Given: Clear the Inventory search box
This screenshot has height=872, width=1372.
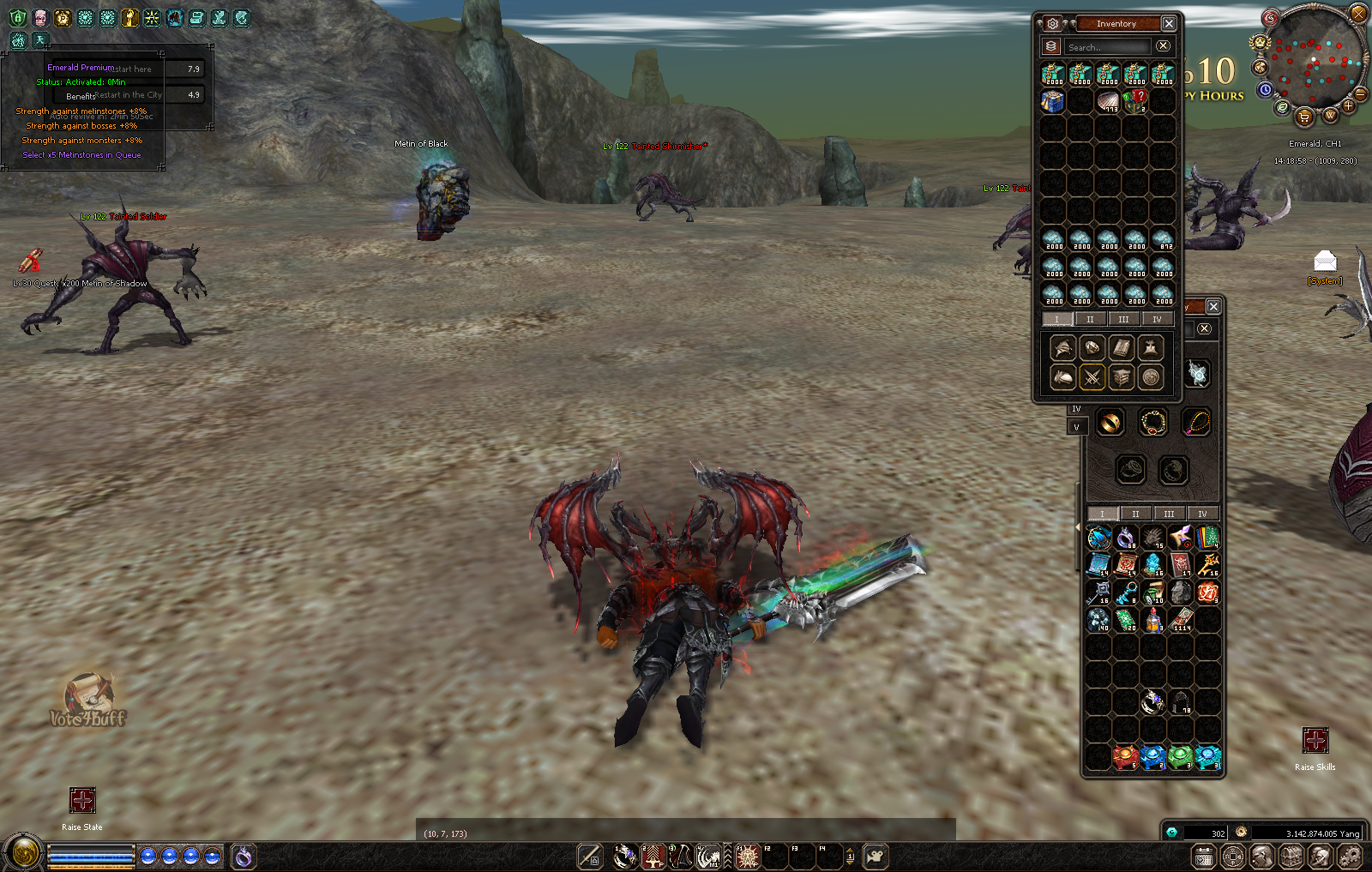Looking at the screenshot, I should (1163, 46).
